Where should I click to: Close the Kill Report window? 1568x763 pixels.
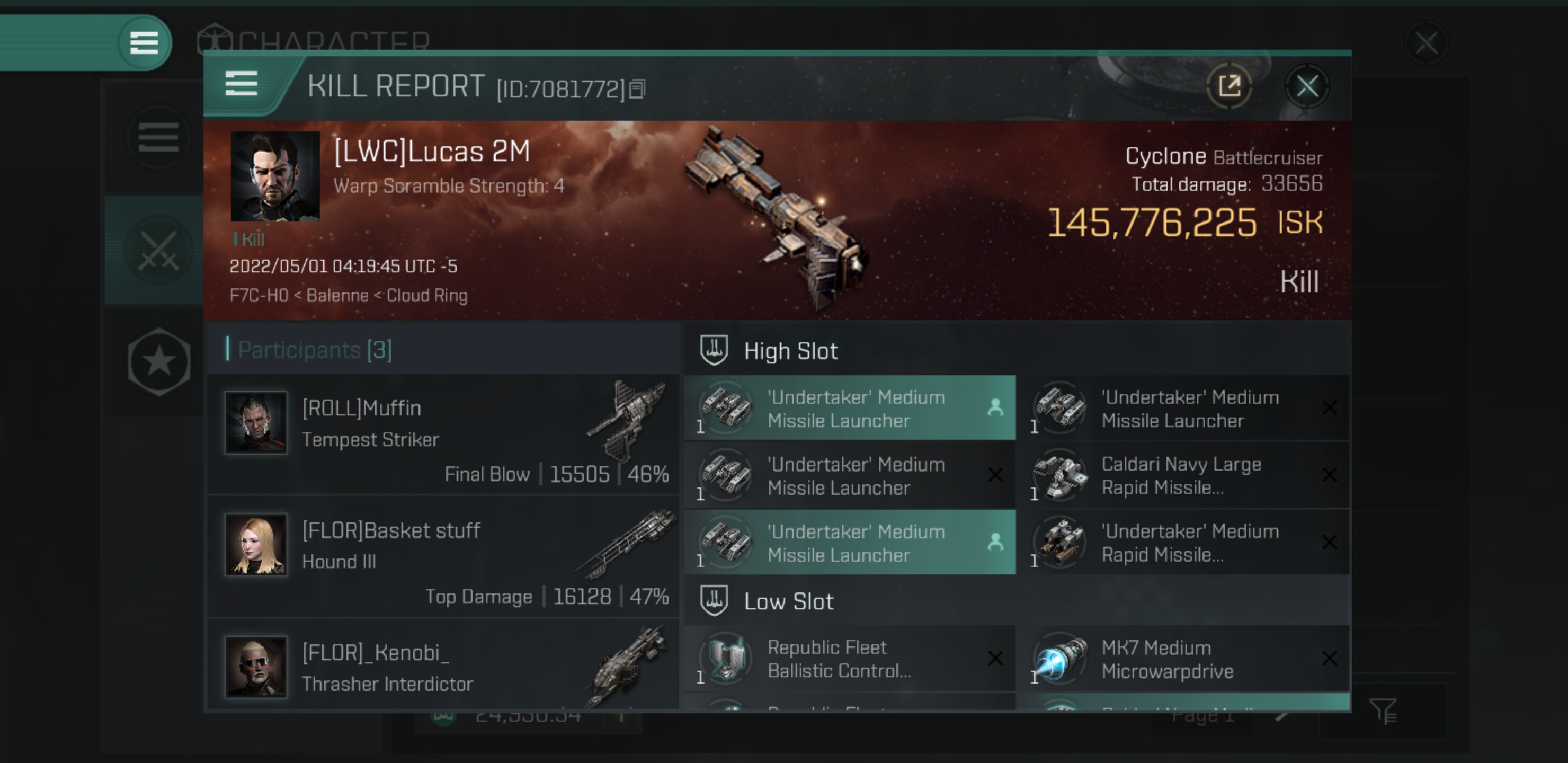click(x=1306, y=87)
